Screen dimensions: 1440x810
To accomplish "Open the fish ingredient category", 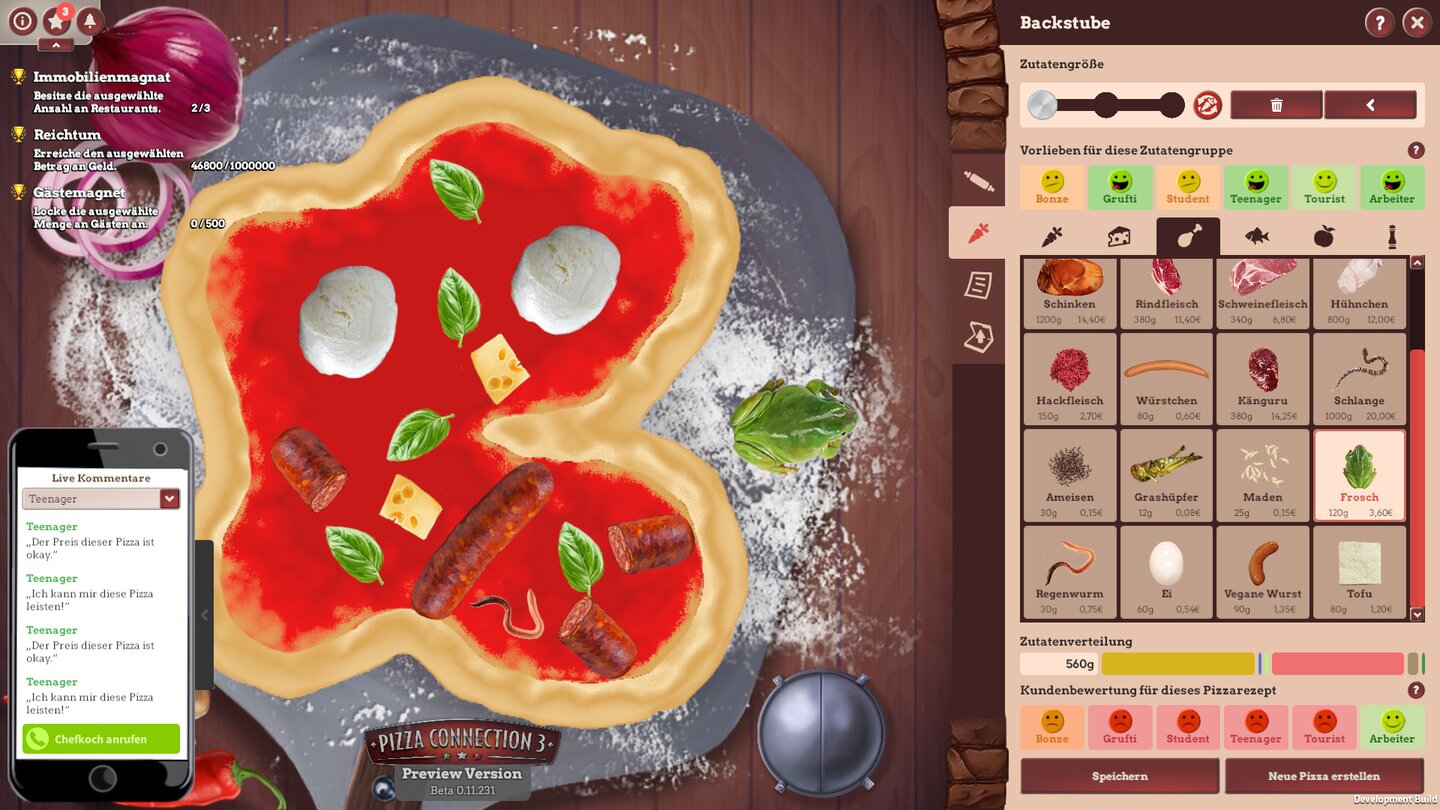I will (1254, 236).
